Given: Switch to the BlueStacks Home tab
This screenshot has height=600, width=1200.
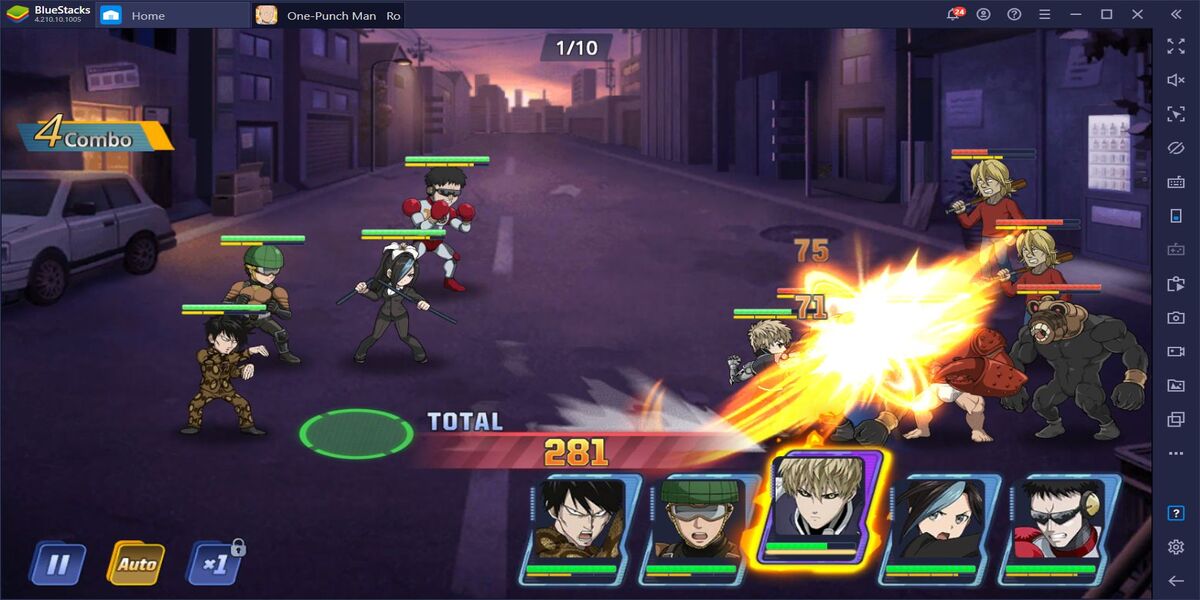Looking at the screenshot, I should (148, 15).
